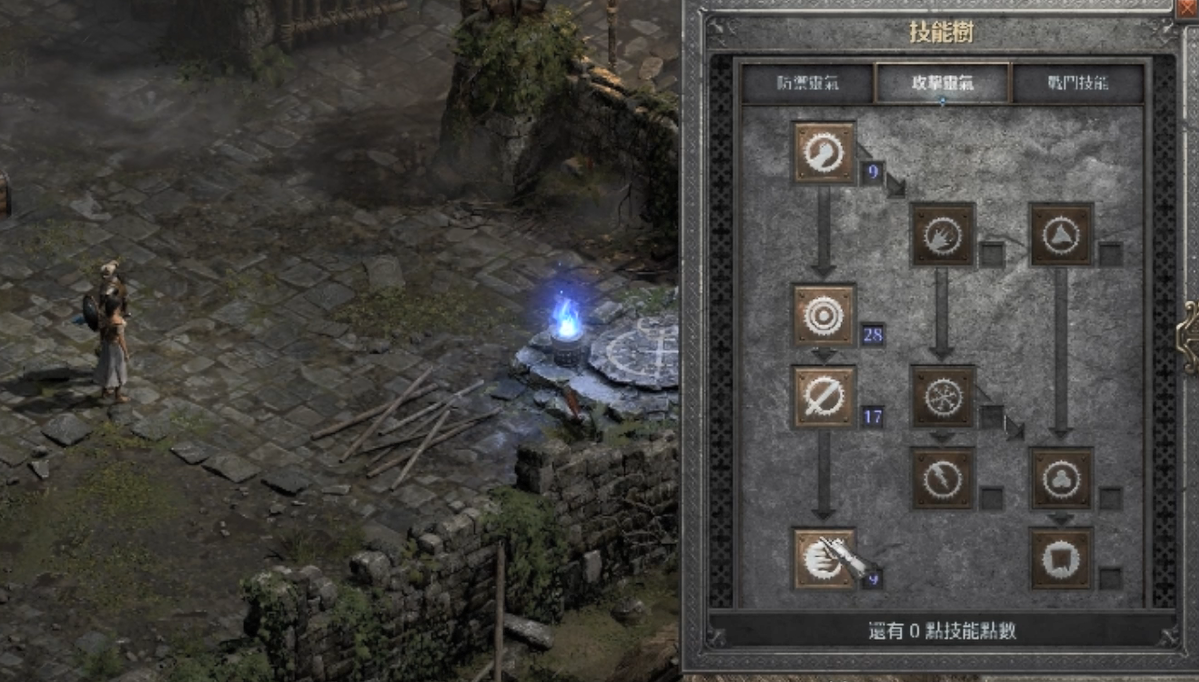Select the Sanctuary aura skill icon
This screenshot has height=682, width=1199.
1061,478
